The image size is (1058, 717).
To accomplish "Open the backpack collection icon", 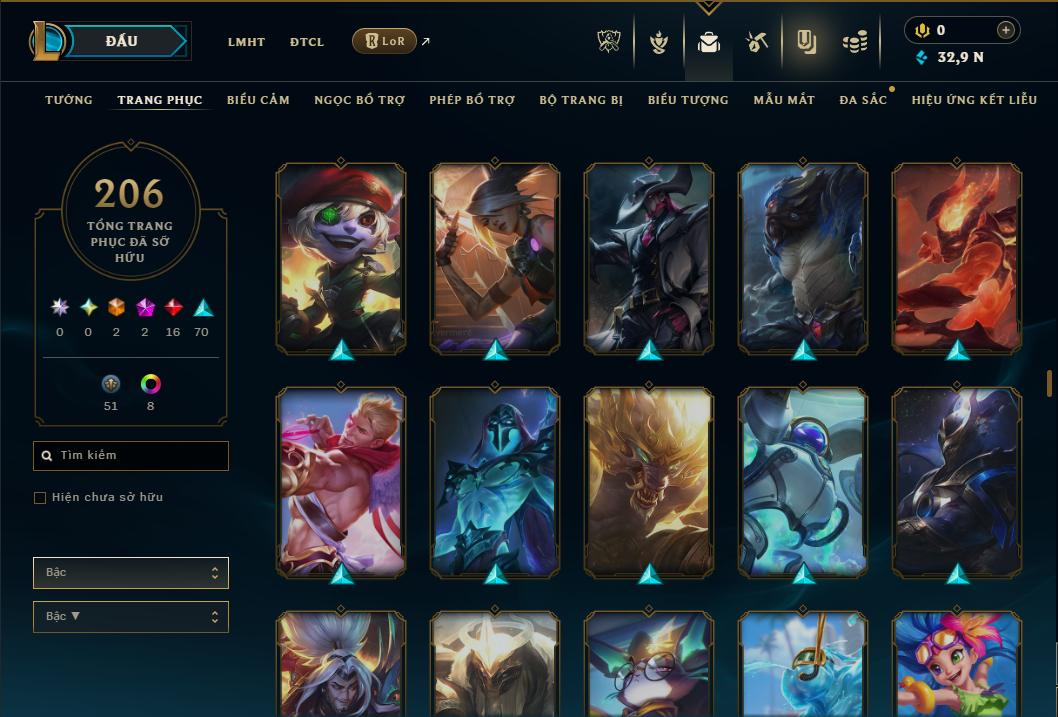I will pyautogui.click(x=709, y=42).
